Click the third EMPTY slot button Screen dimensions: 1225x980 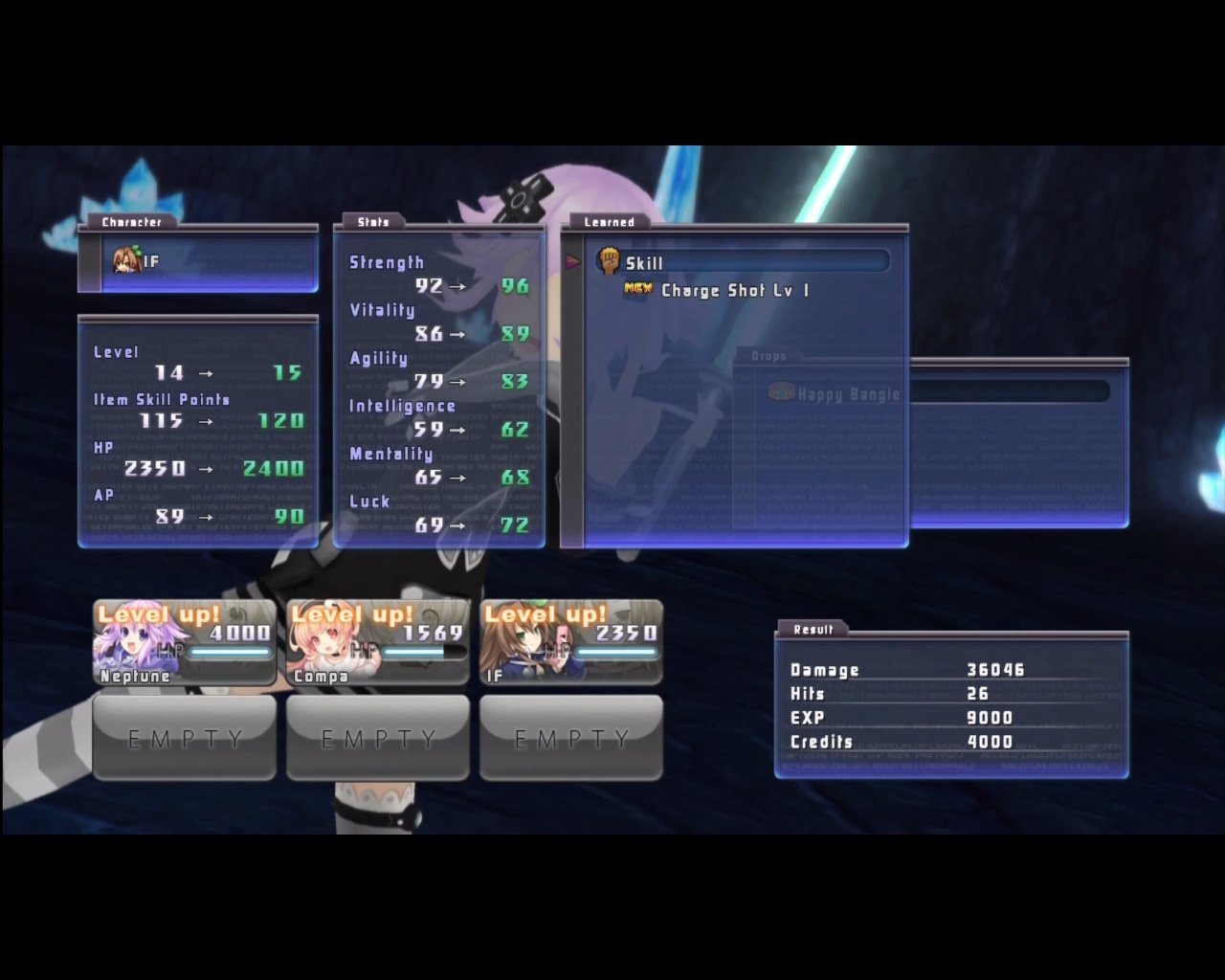pyautogui.click(x=570, y=738)
